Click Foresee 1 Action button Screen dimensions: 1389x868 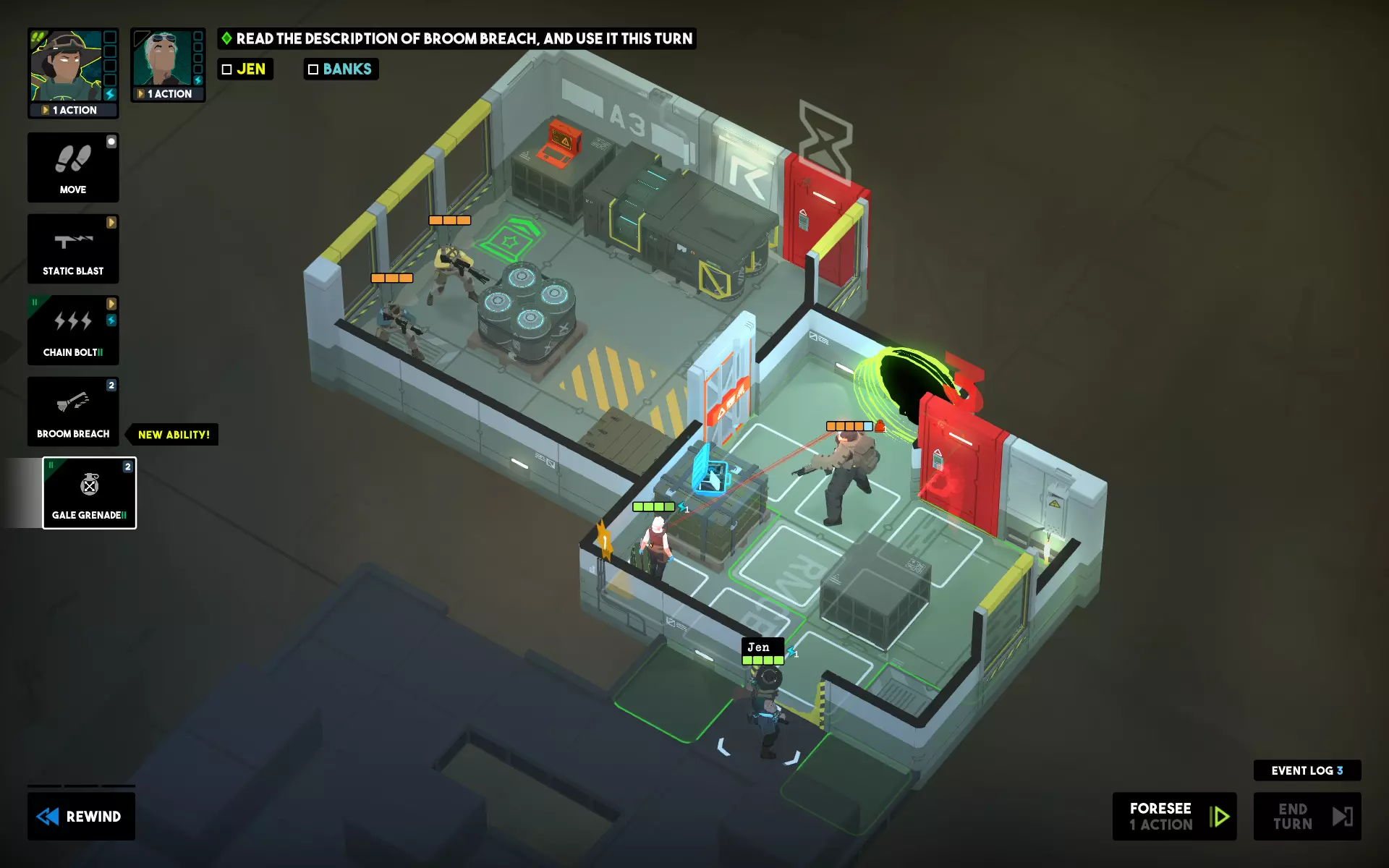point(1173,816)
